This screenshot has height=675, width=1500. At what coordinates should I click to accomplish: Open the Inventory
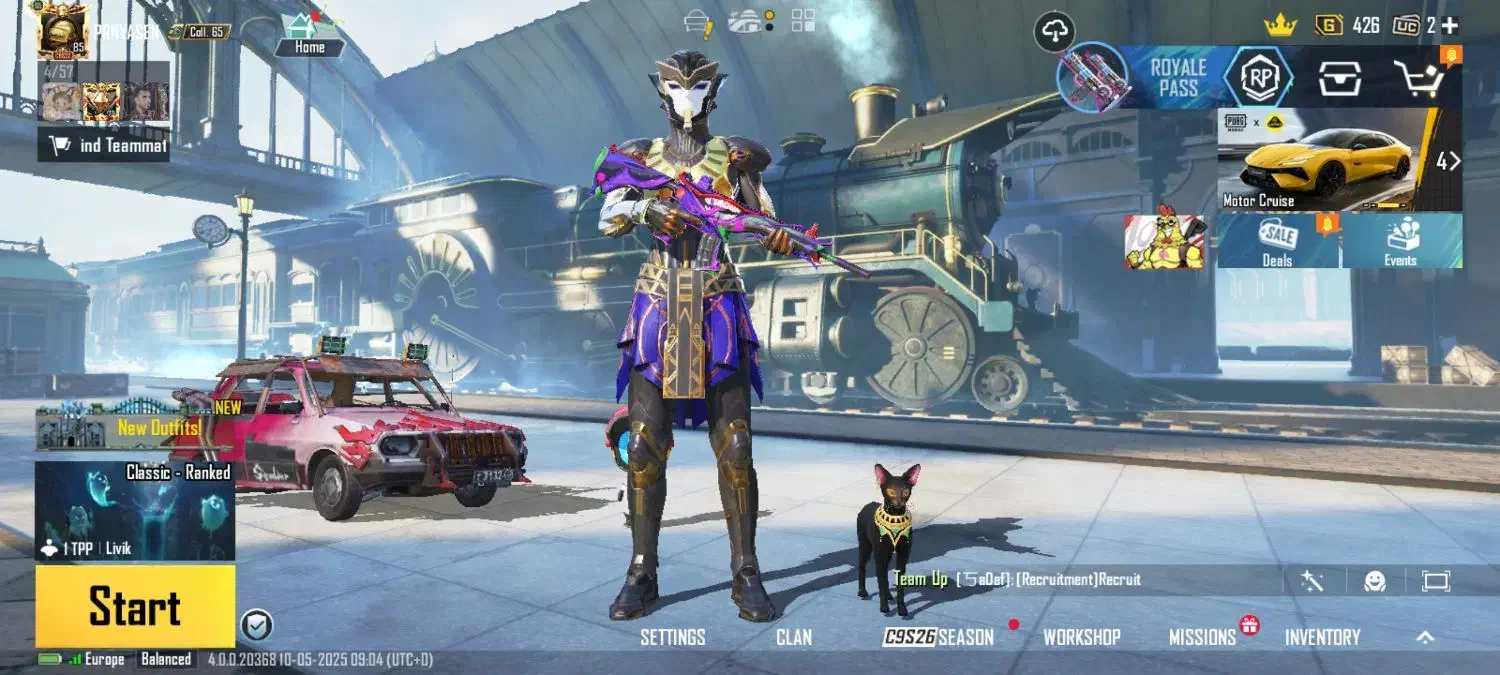pos(1322,637)
